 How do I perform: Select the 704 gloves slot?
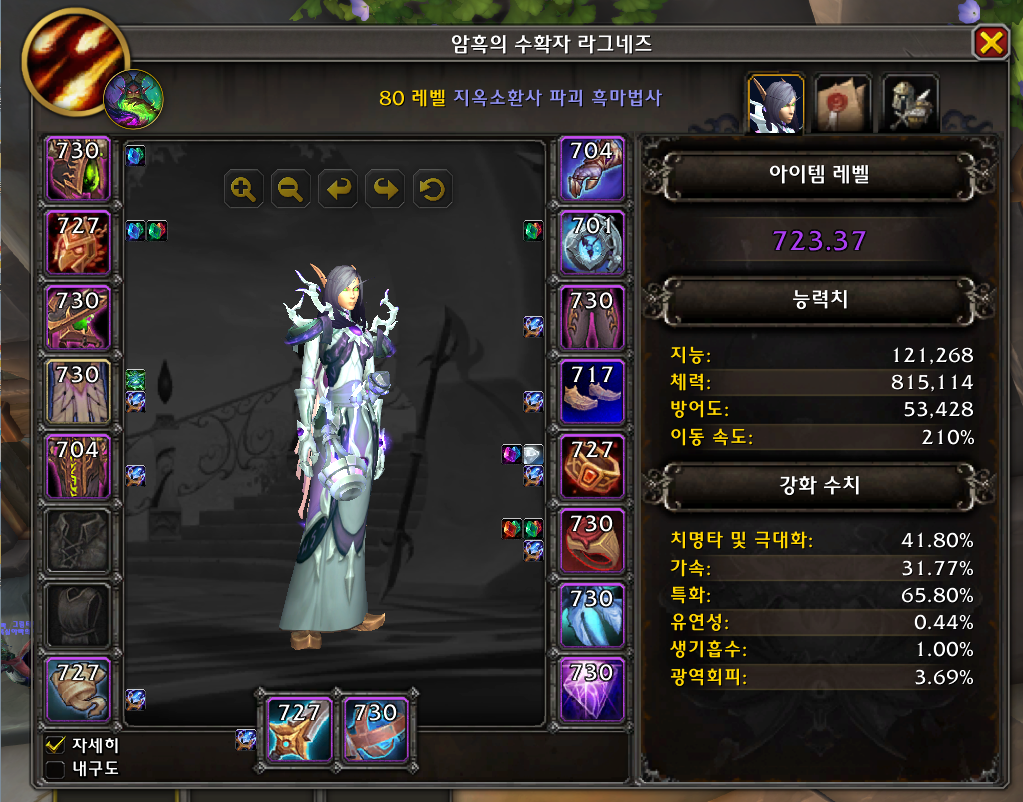click(591, 168)
